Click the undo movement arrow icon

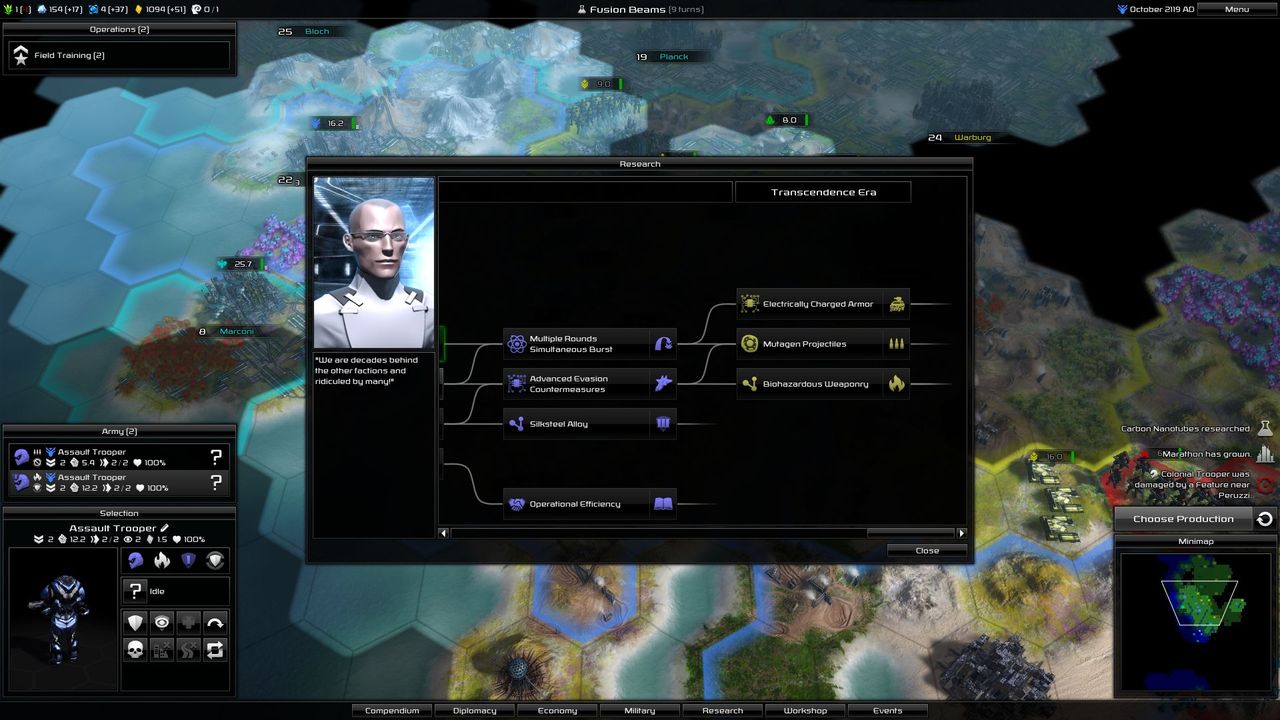(x=216, y=622)
